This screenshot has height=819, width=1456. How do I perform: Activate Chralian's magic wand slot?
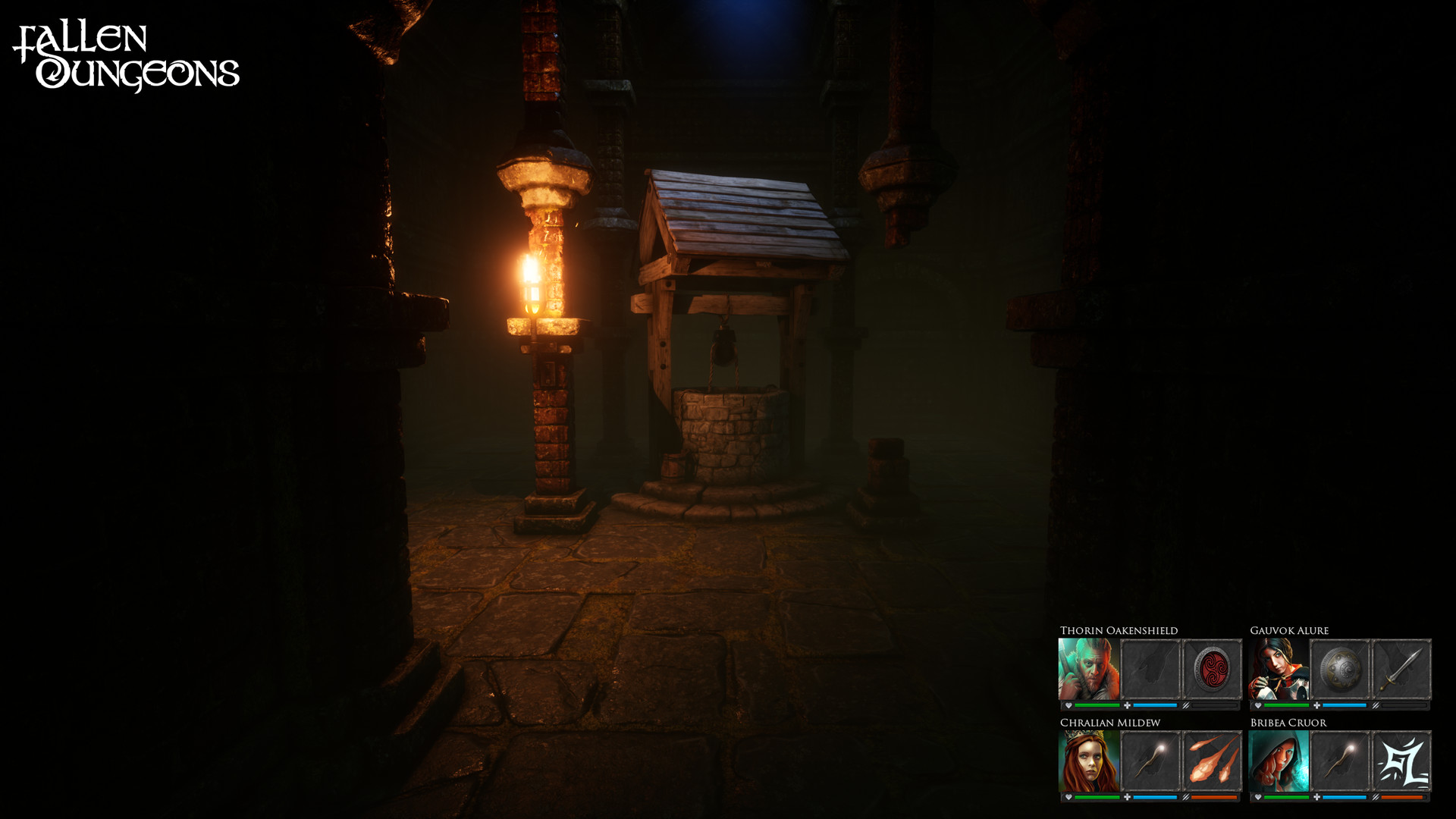pyautogui.click(x=1150, y=761)
